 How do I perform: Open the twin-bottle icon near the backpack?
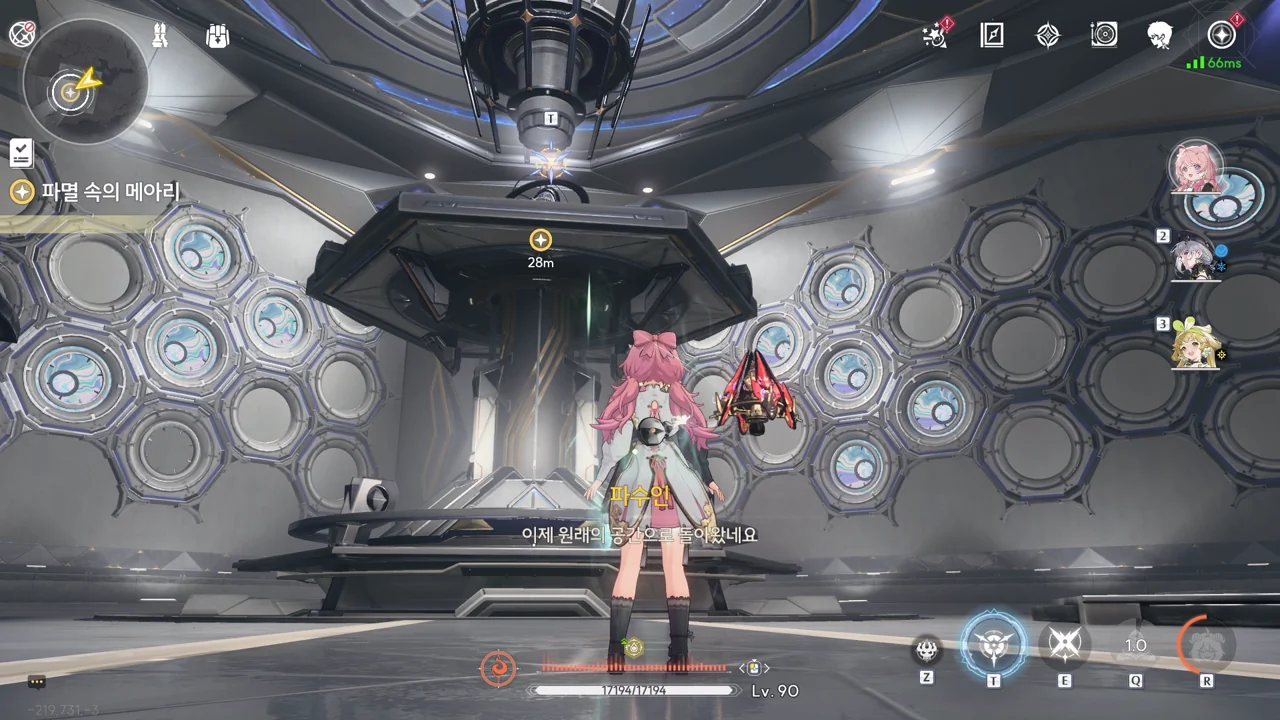coord(160,36)
